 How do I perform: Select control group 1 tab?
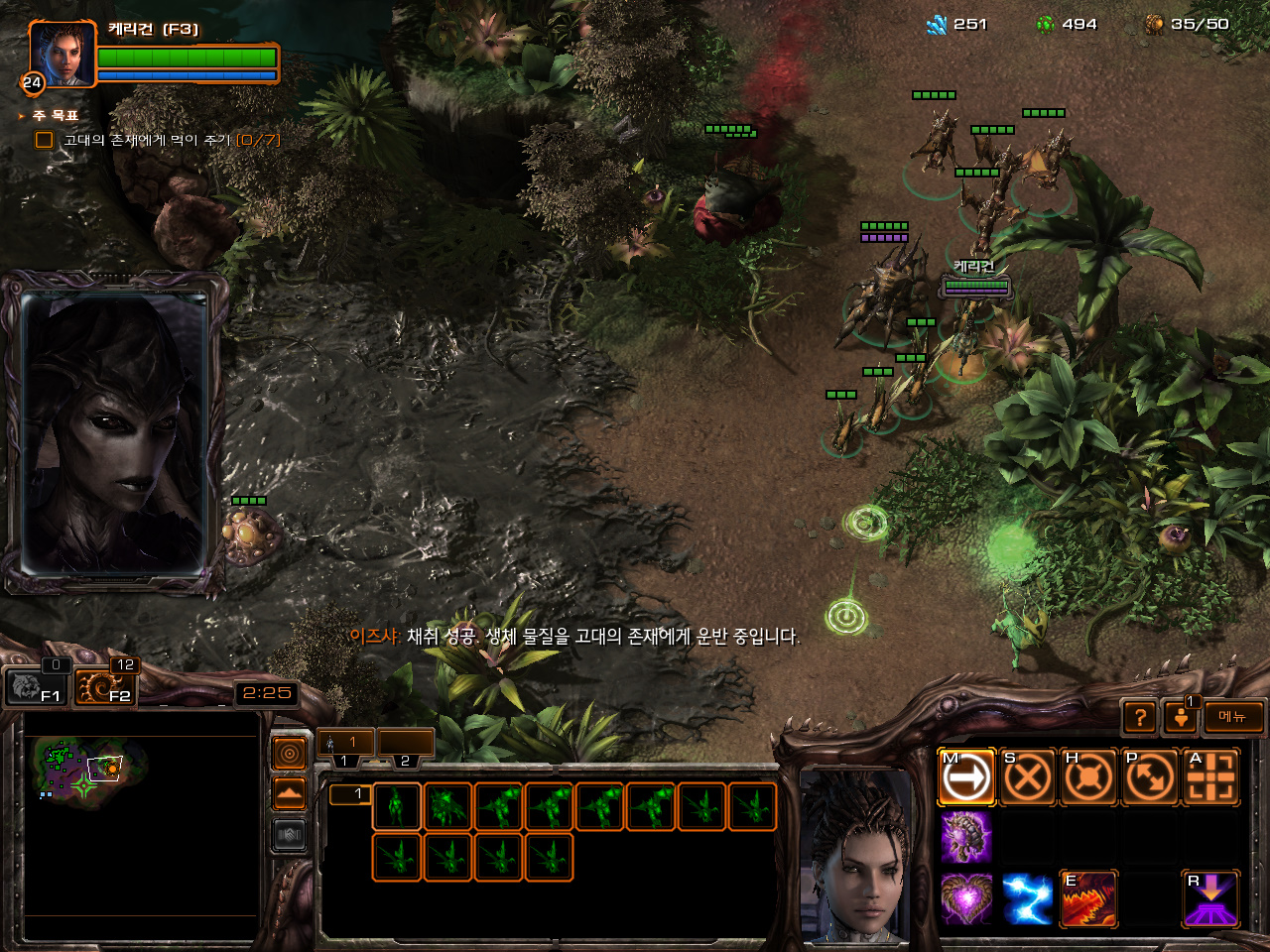pos(345,743)
